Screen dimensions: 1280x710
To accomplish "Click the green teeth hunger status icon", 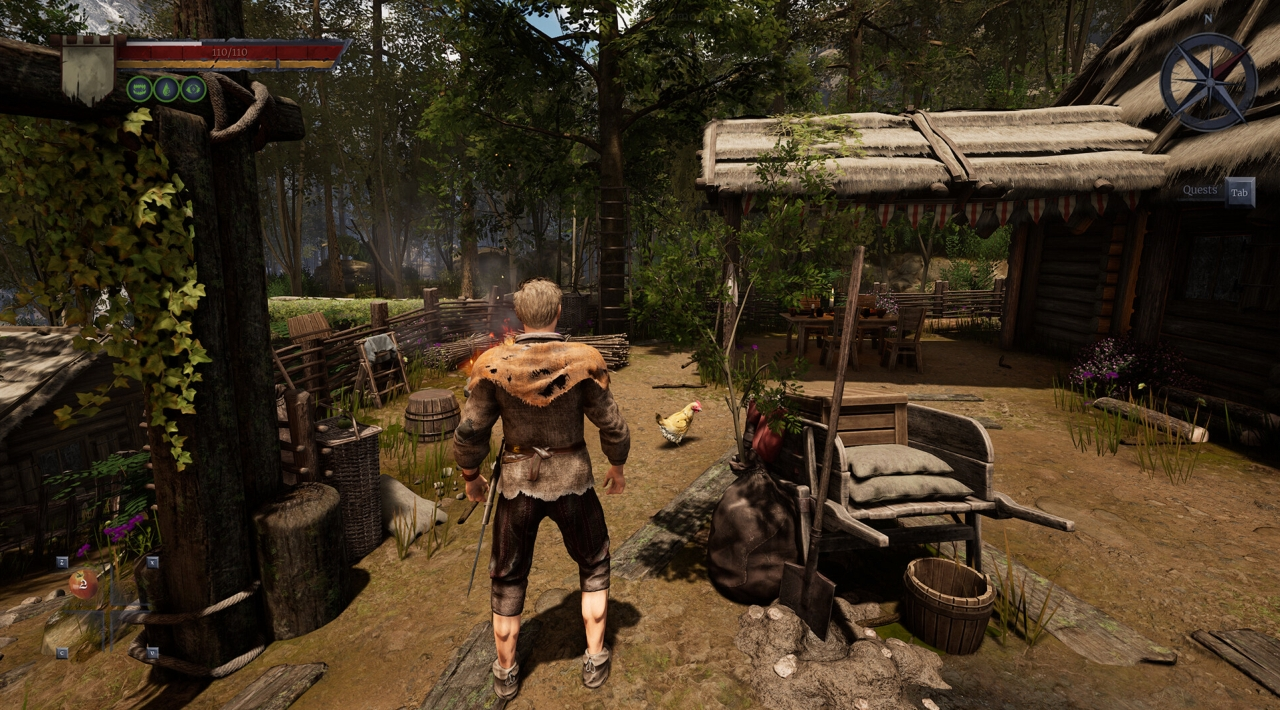I will coord(139,89).
